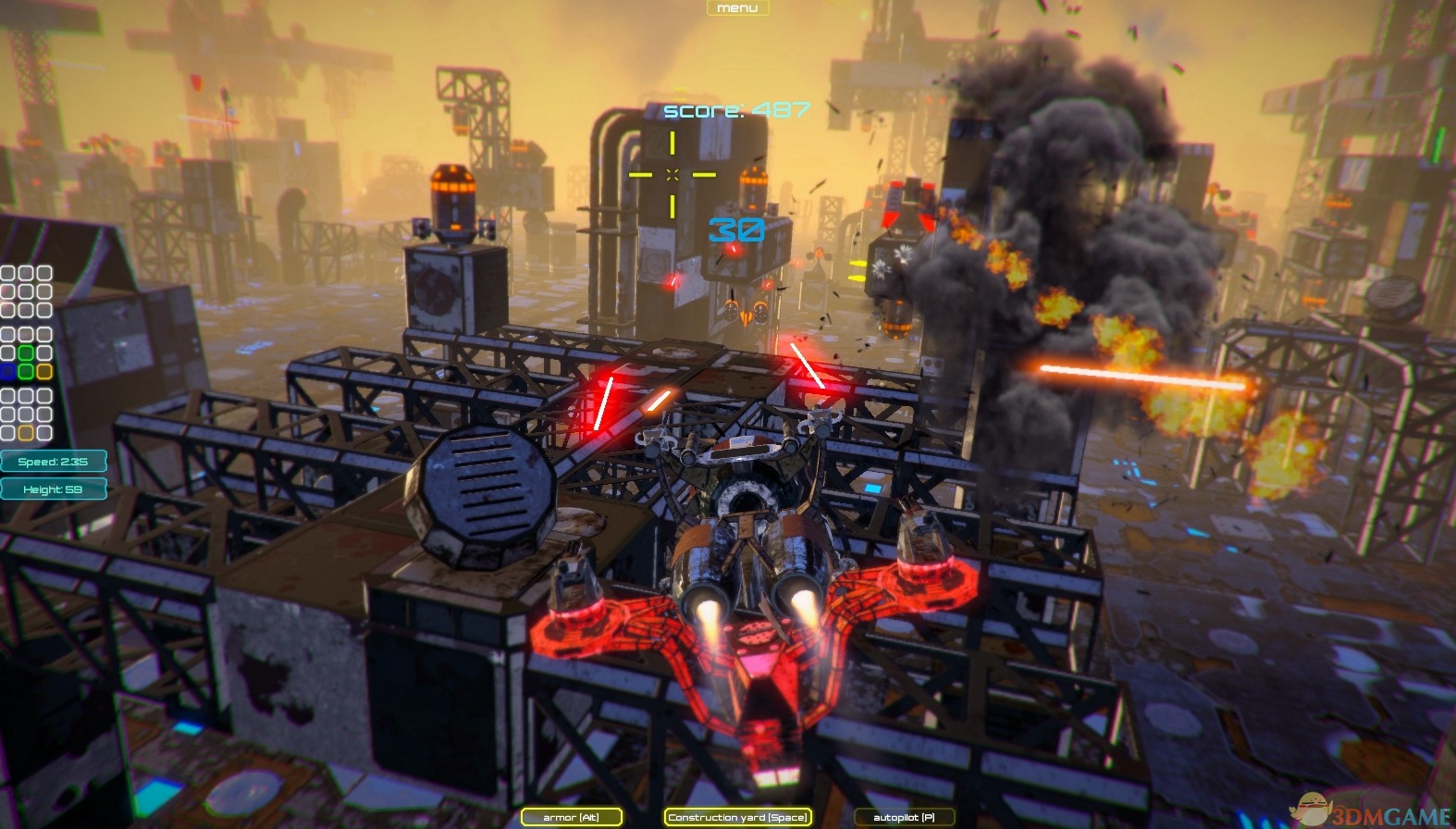
Task: Toggle the autopilot button
Action: coord(904,817)
